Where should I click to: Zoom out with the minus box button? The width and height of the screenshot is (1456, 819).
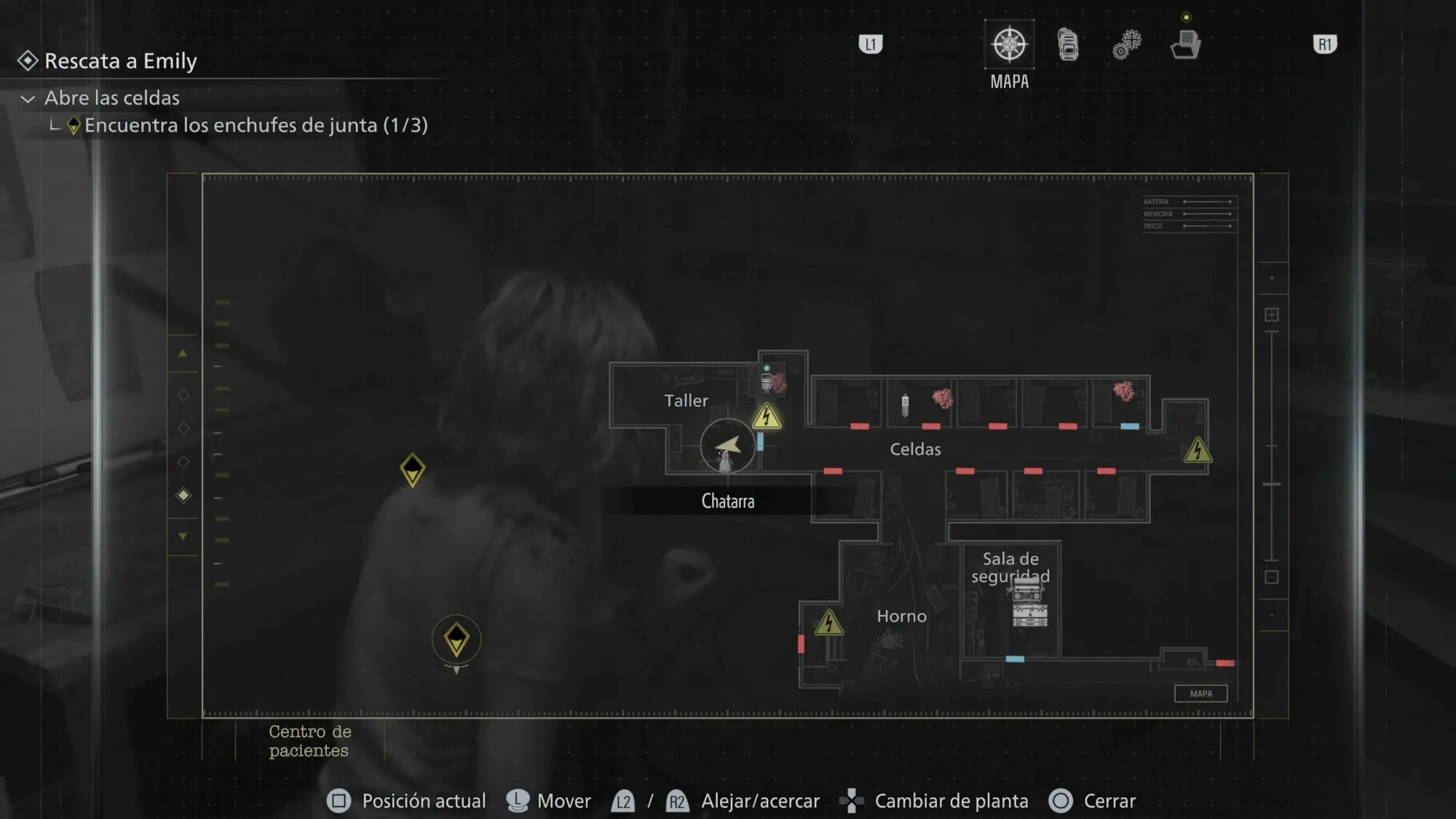pos(1272,577)
